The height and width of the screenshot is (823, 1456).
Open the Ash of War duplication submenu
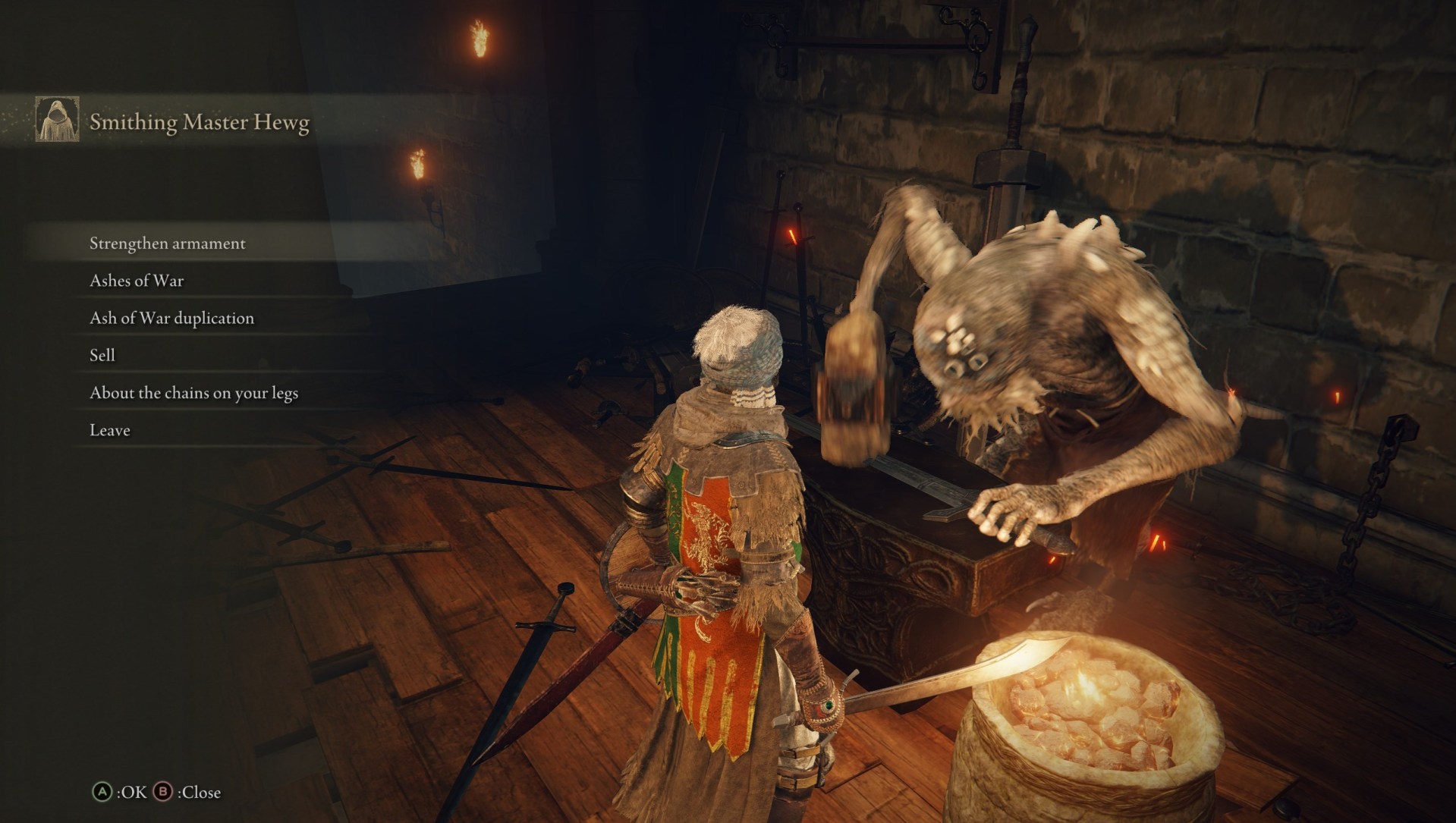click(x=171, y=318)
